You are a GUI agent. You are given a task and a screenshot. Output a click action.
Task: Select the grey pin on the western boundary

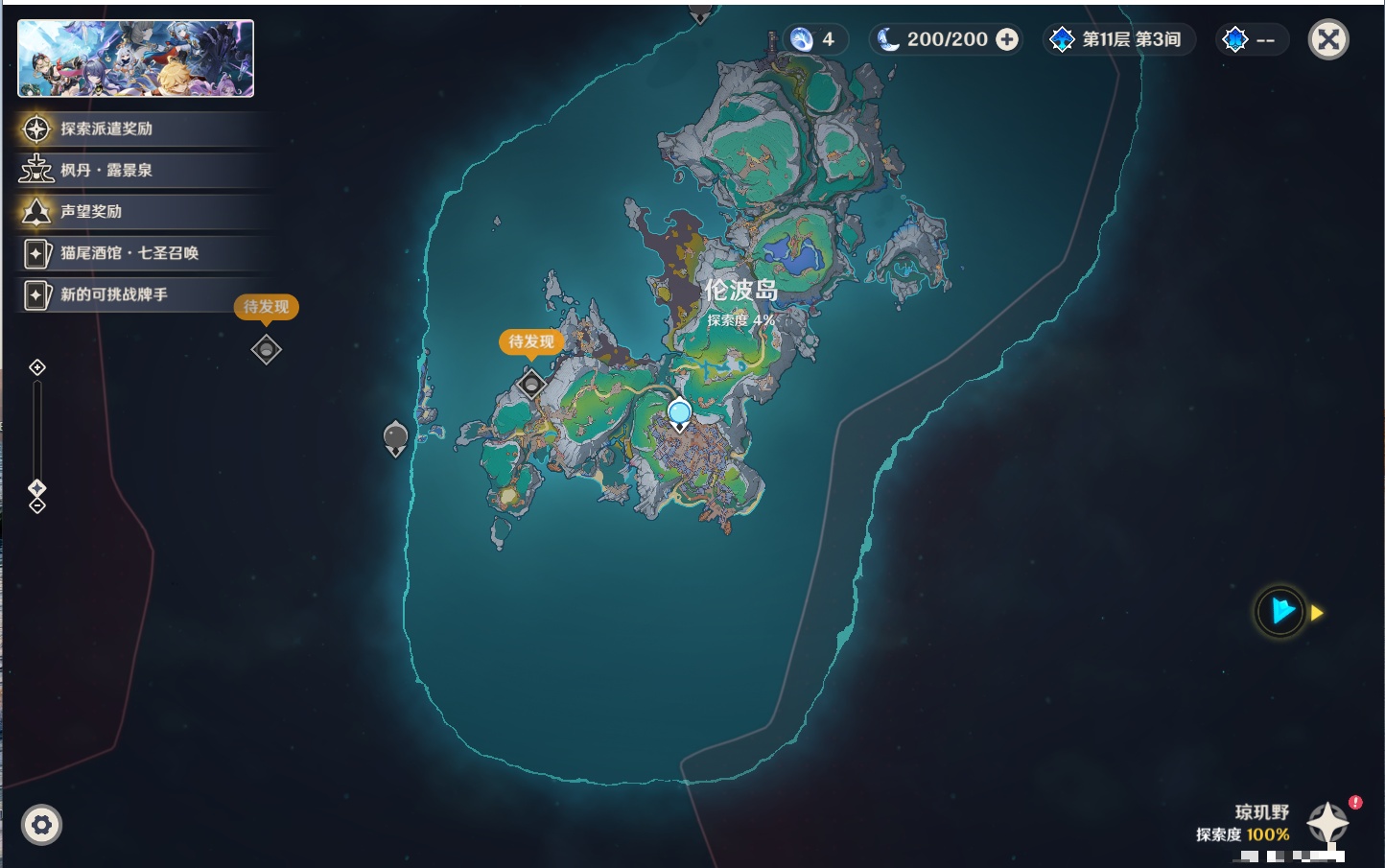point(395,437)
